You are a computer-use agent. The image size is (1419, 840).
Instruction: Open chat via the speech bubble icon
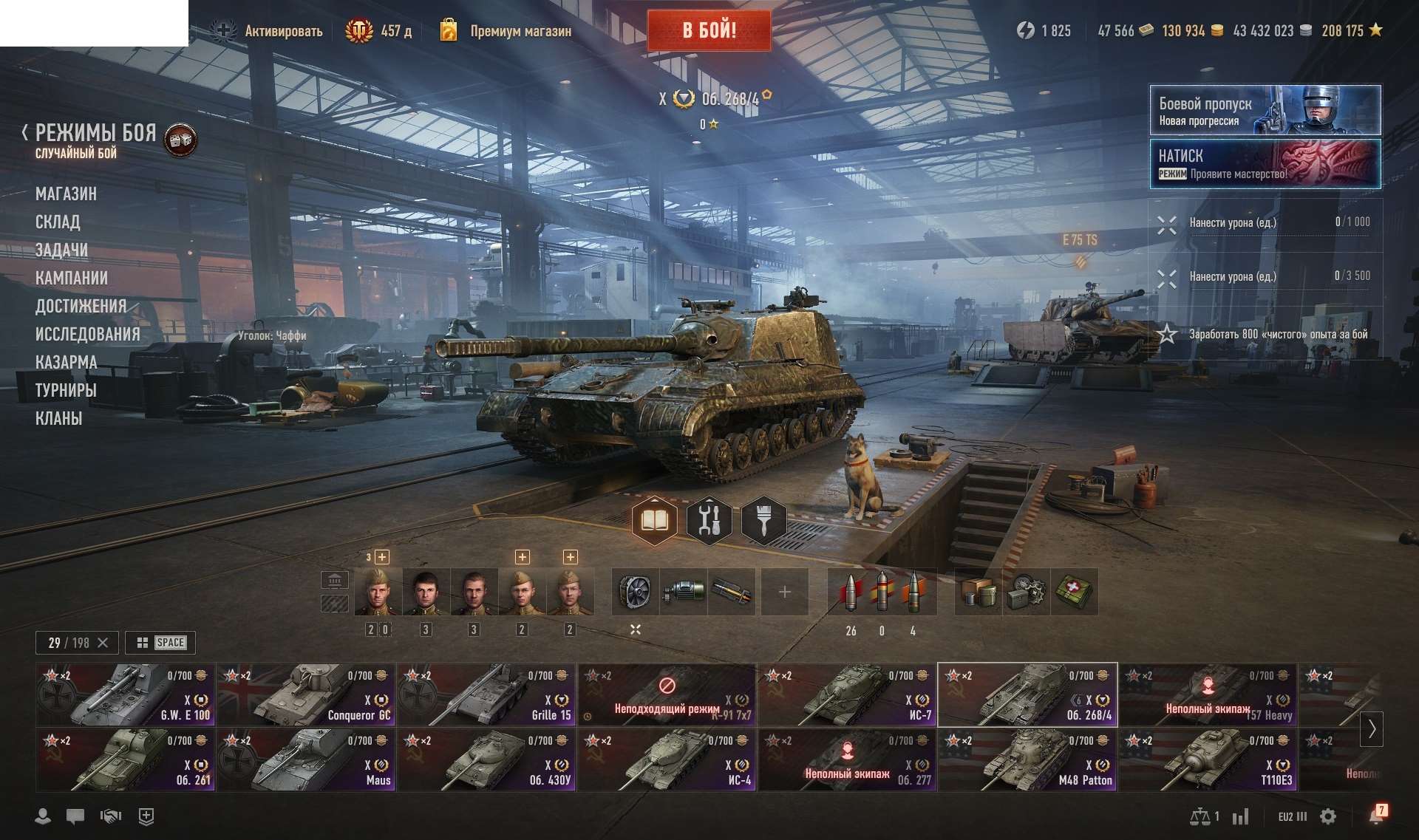click(75, 816)
